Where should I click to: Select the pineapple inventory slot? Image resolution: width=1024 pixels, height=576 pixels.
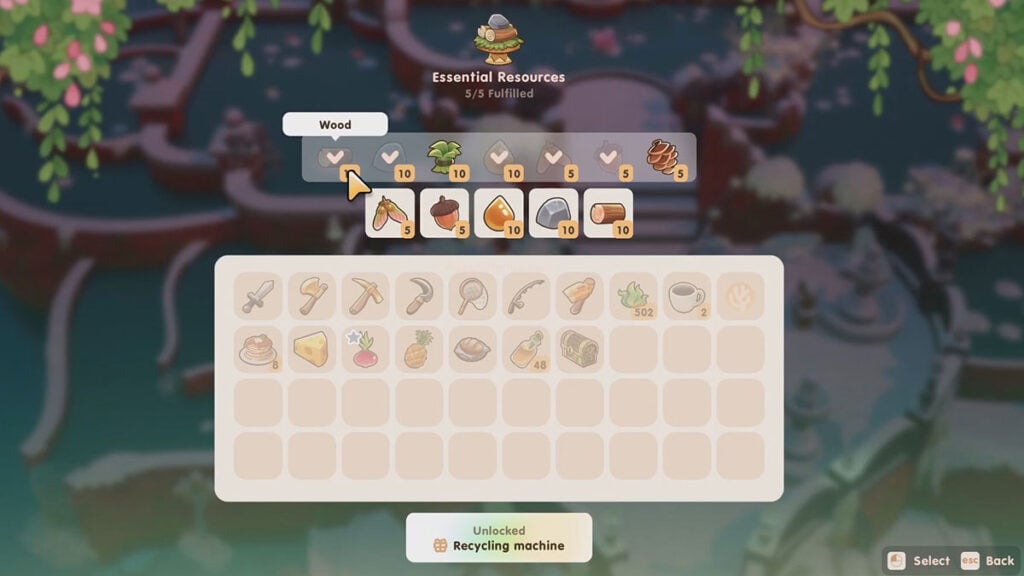(x=420, y=349)
